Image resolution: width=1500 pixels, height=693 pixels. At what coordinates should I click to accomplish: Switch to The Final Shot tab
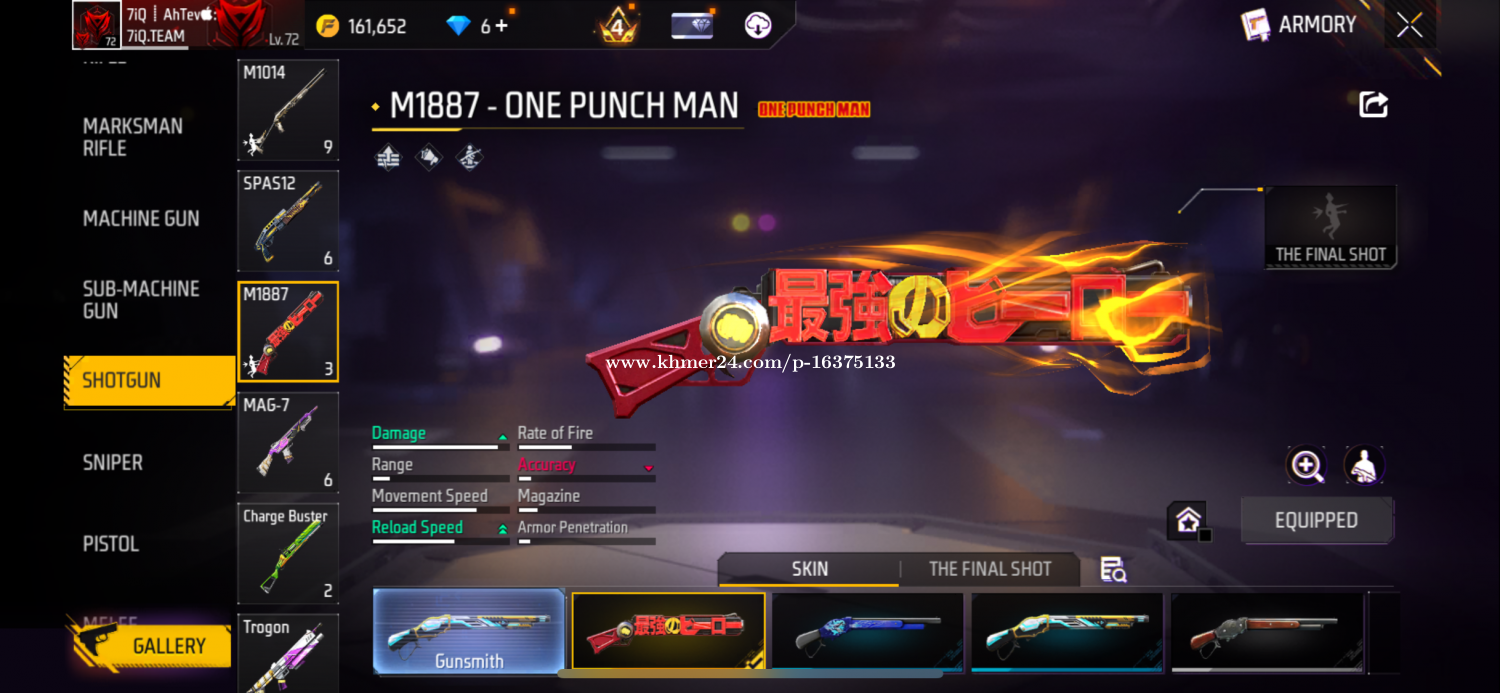(x=989, y=569)
